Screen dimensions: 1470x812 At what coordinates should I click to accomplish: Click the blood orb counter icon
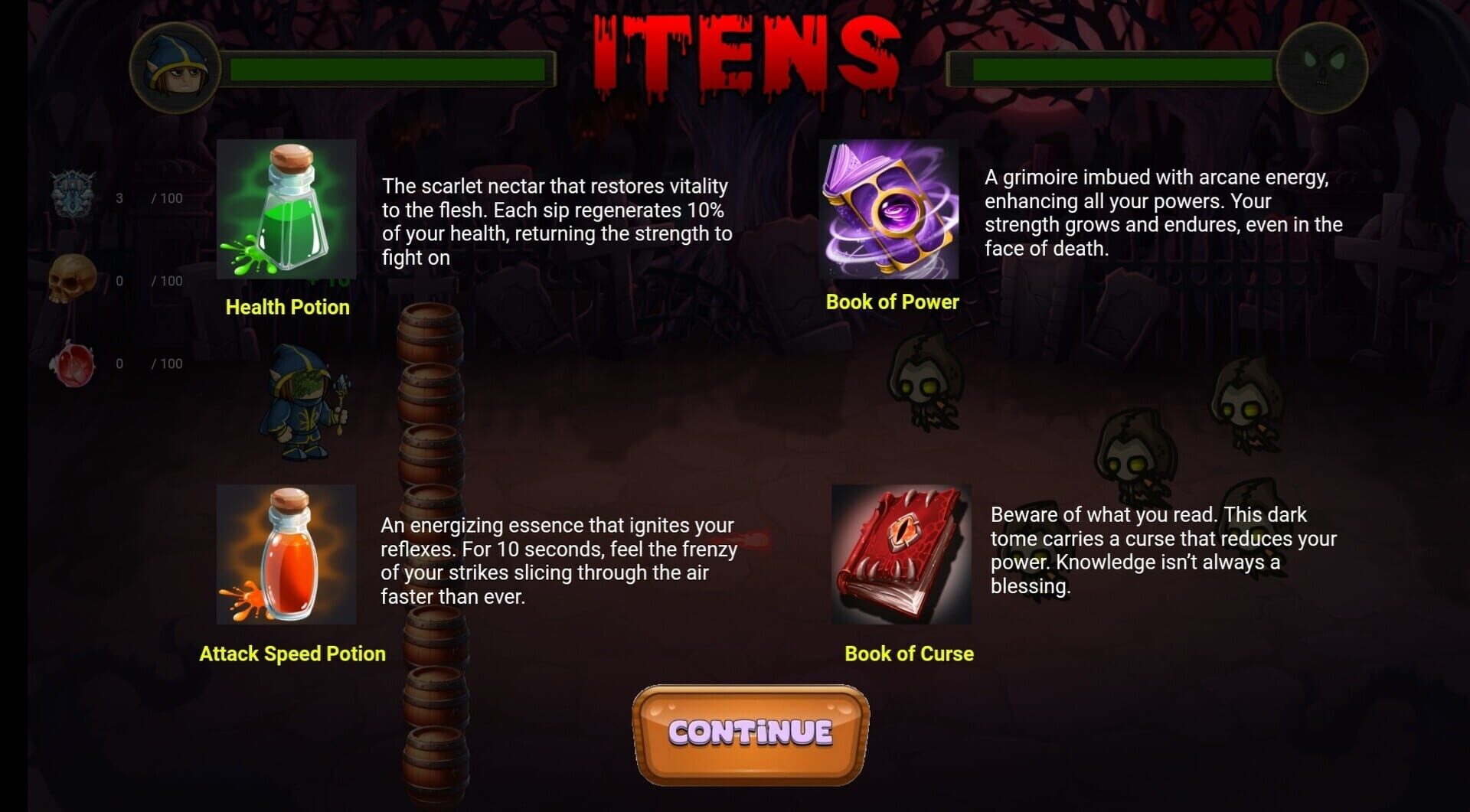pos(74,366)
